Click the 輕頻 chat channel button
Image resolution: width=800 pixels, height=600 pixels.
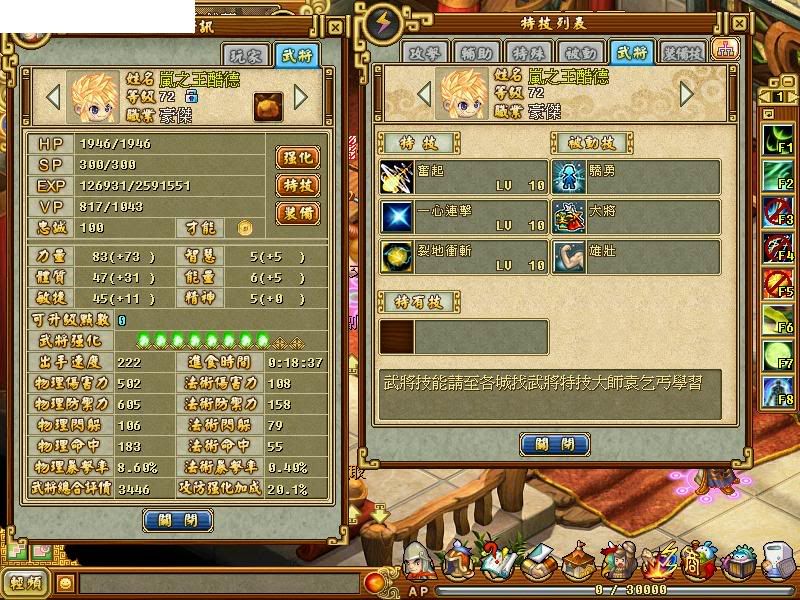[27, 583]
